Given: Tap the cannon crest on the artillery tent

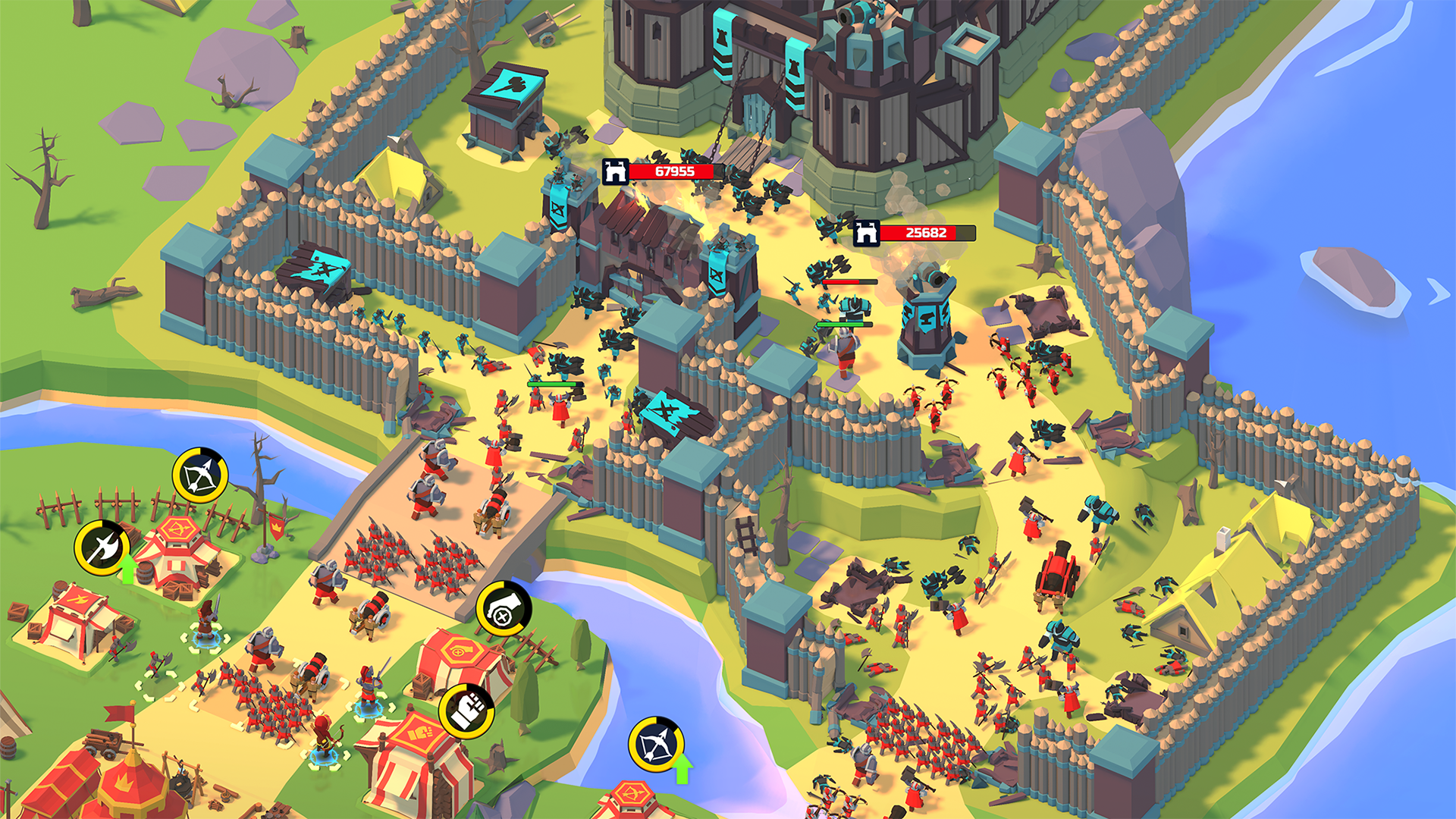Looking at the screenshot, I should click(460, 649).
